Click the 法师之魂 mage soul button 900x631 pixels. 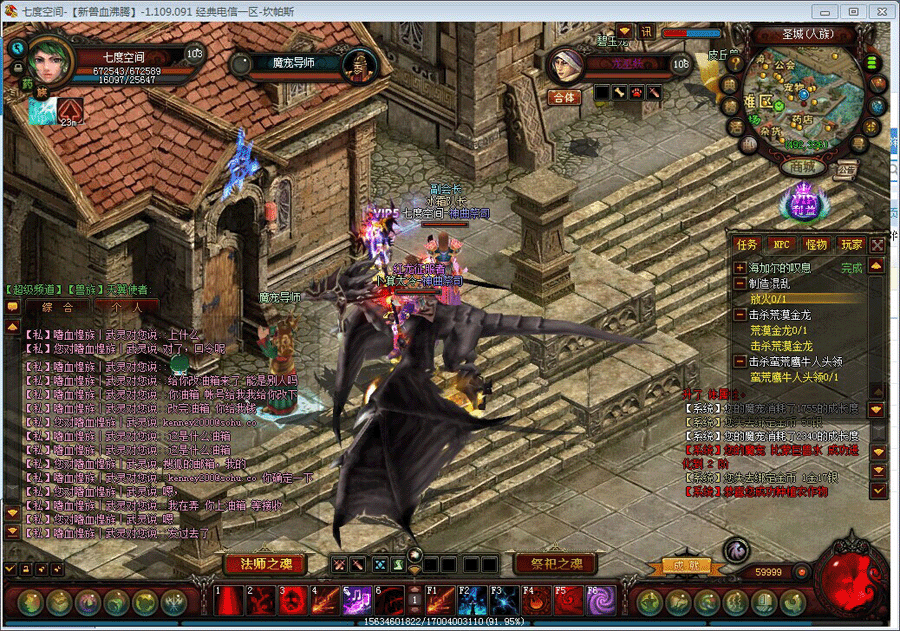pos(264,564)
